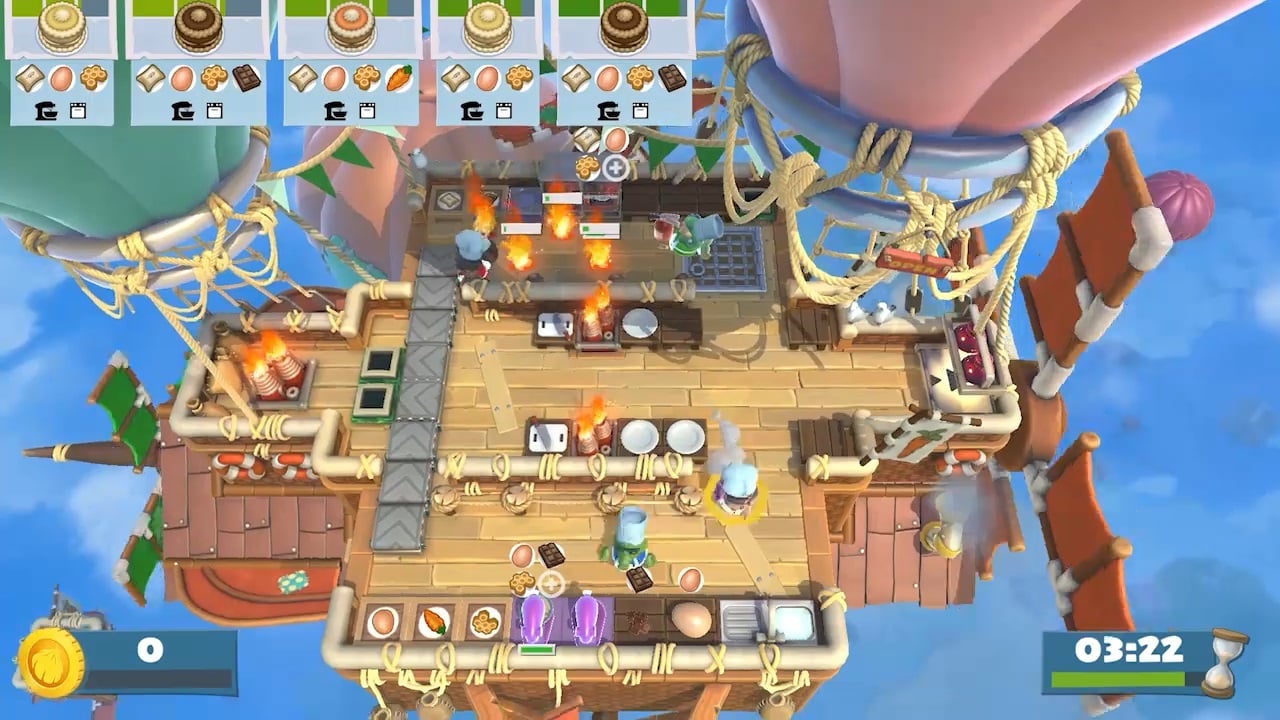Click the plated carrot on the bottom counter

coord(432,620)
